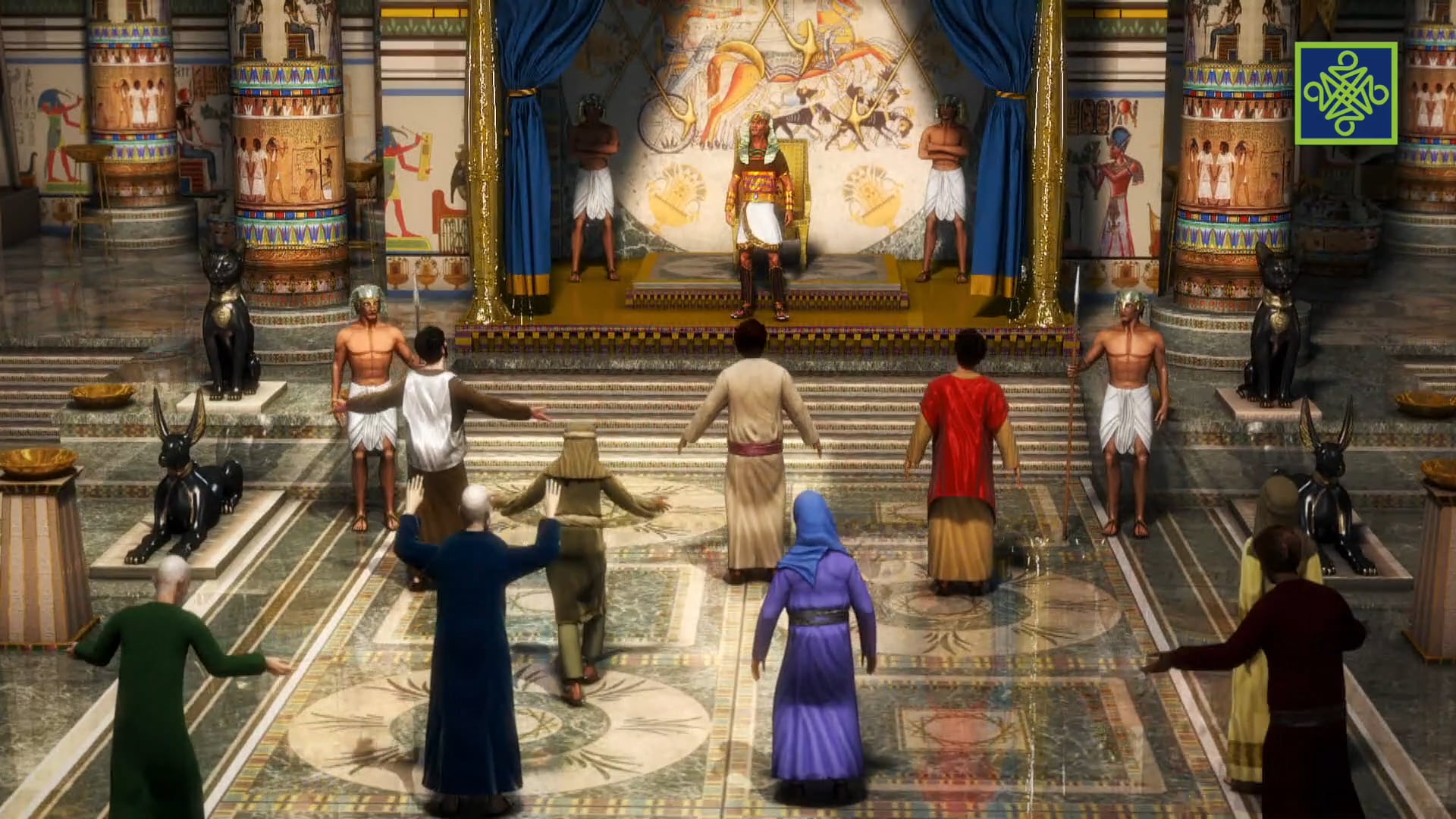Image resolution: width=1456 pixels, height=819 pixels.
Task: Click the green knot emblem logo
Action: (x=1345, y=93)
